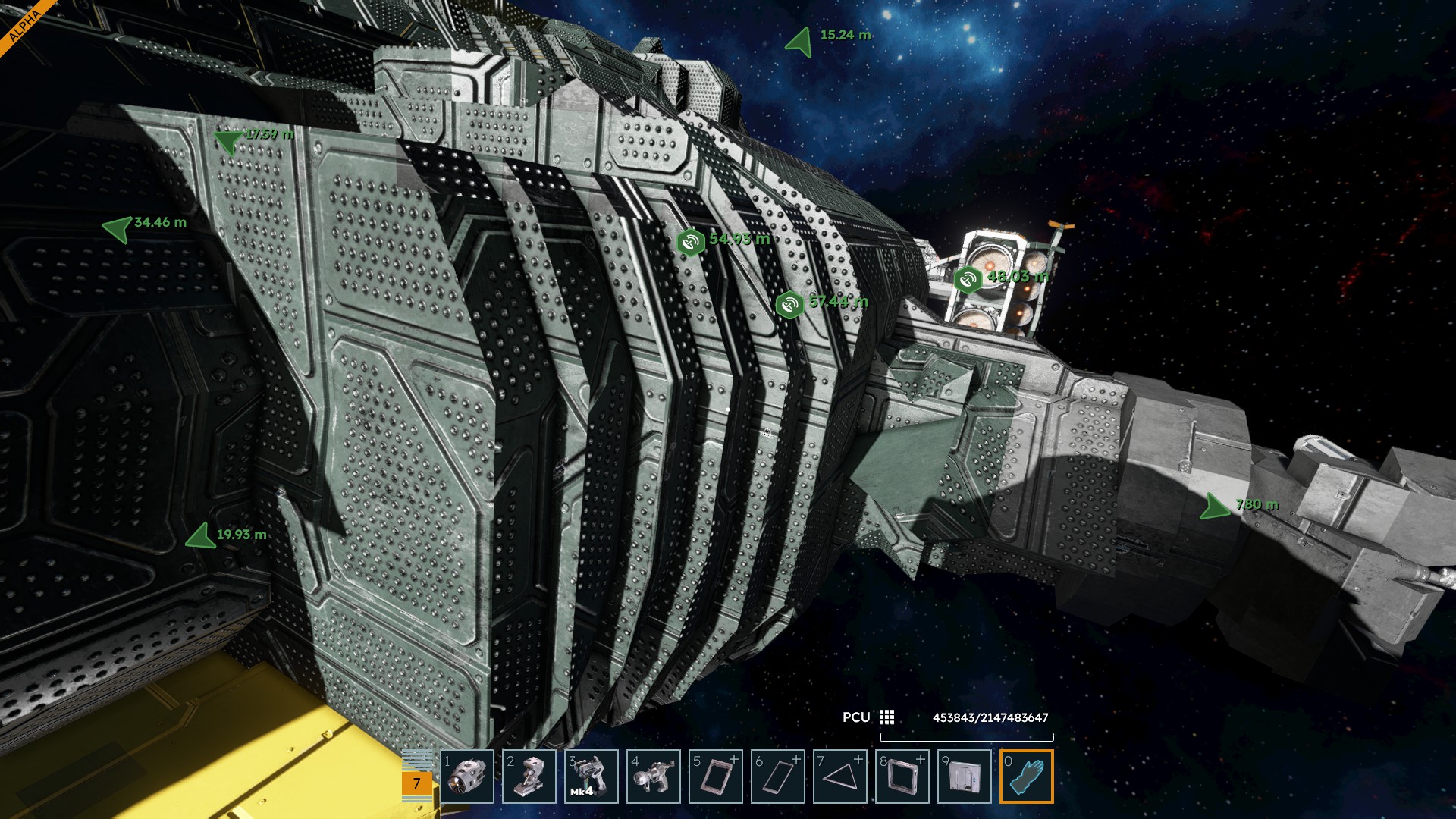
Task: Select the door block in slot 9
Action: tap(965, 777)
